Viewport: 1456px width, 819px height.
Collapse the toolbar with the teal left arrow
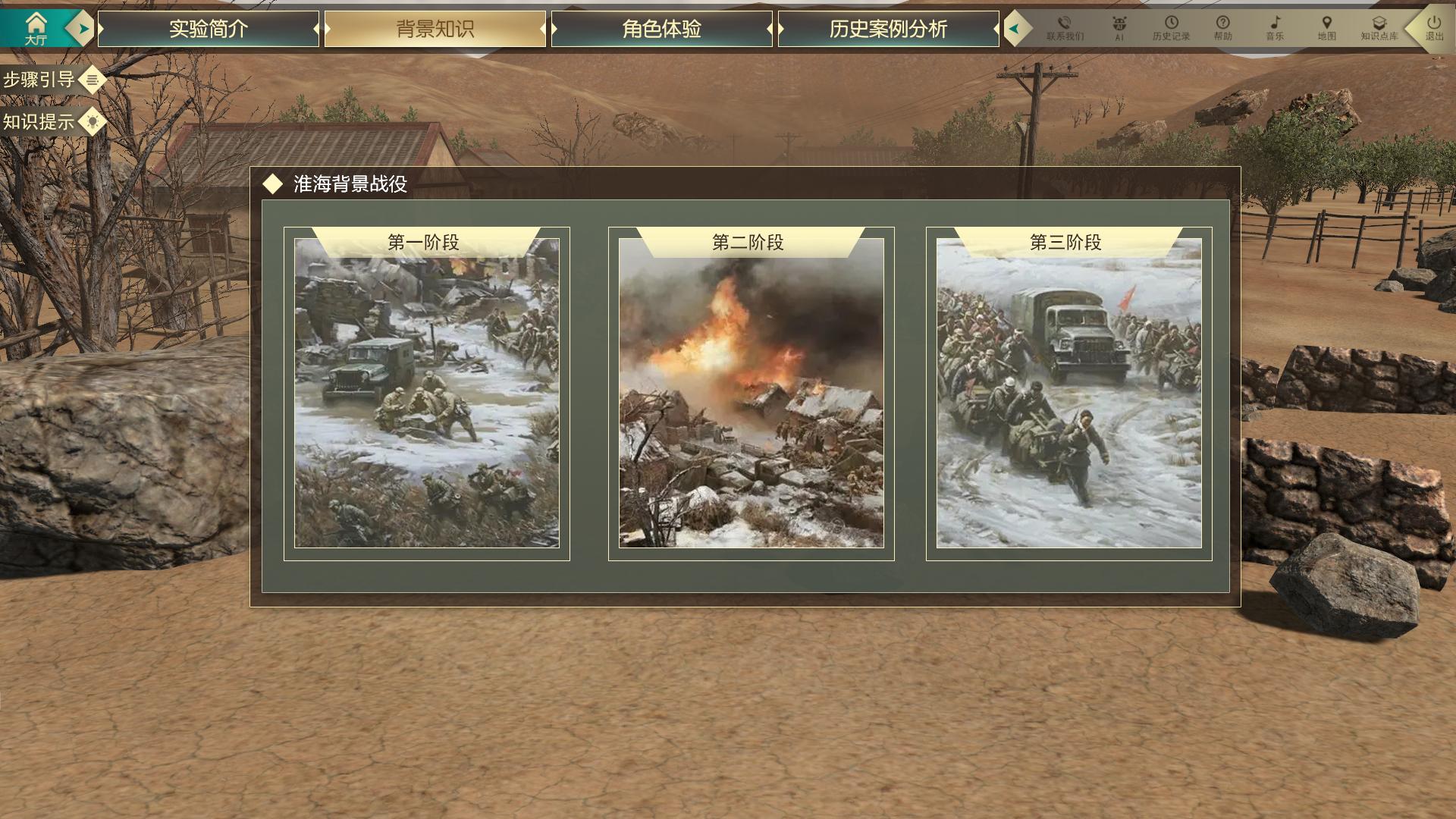coord(1014,29)
